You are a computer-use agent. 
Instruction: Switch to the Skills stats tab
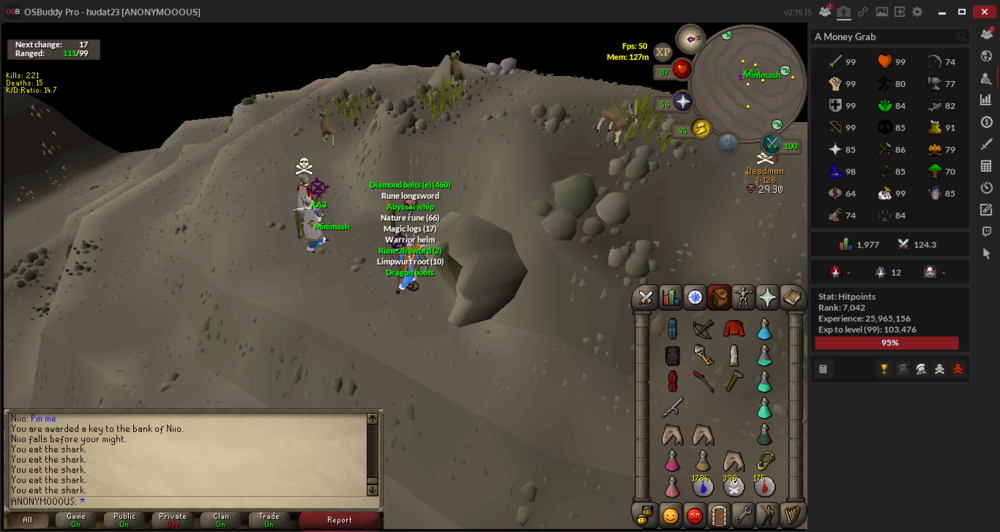click(x=670, y=297)
